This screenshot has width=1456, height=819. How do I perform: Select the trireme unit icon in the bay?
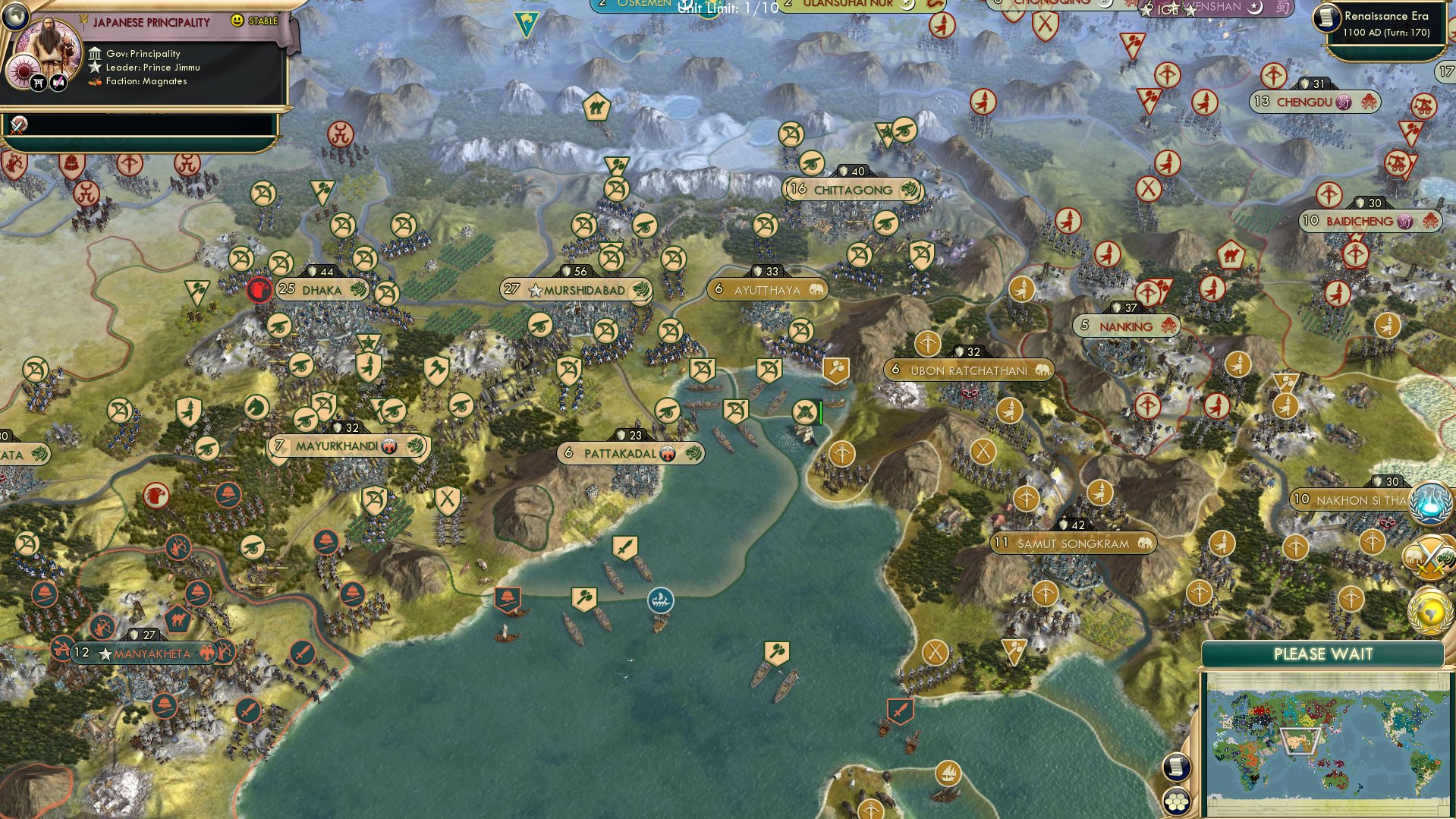point(659,600)
